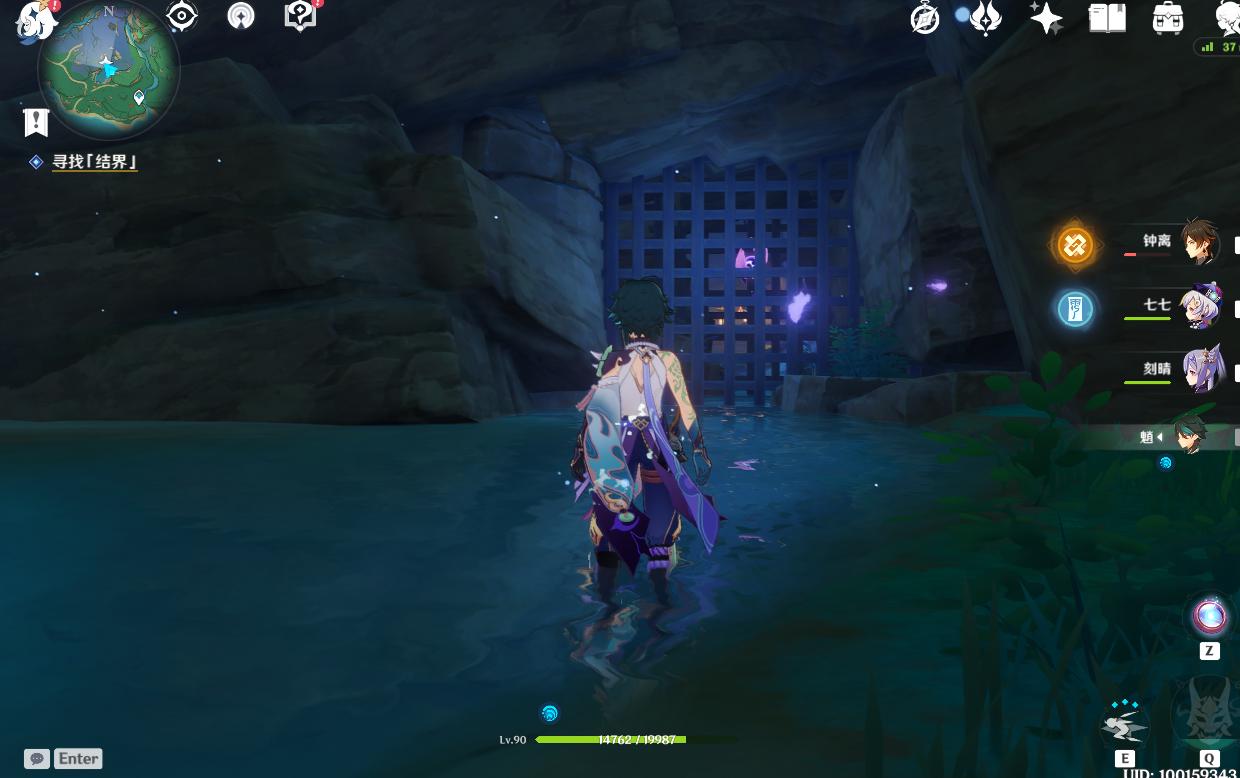Screen dimensions: 1240x778
Task: Open the exclamation banner notice icon
Action: 36,122
